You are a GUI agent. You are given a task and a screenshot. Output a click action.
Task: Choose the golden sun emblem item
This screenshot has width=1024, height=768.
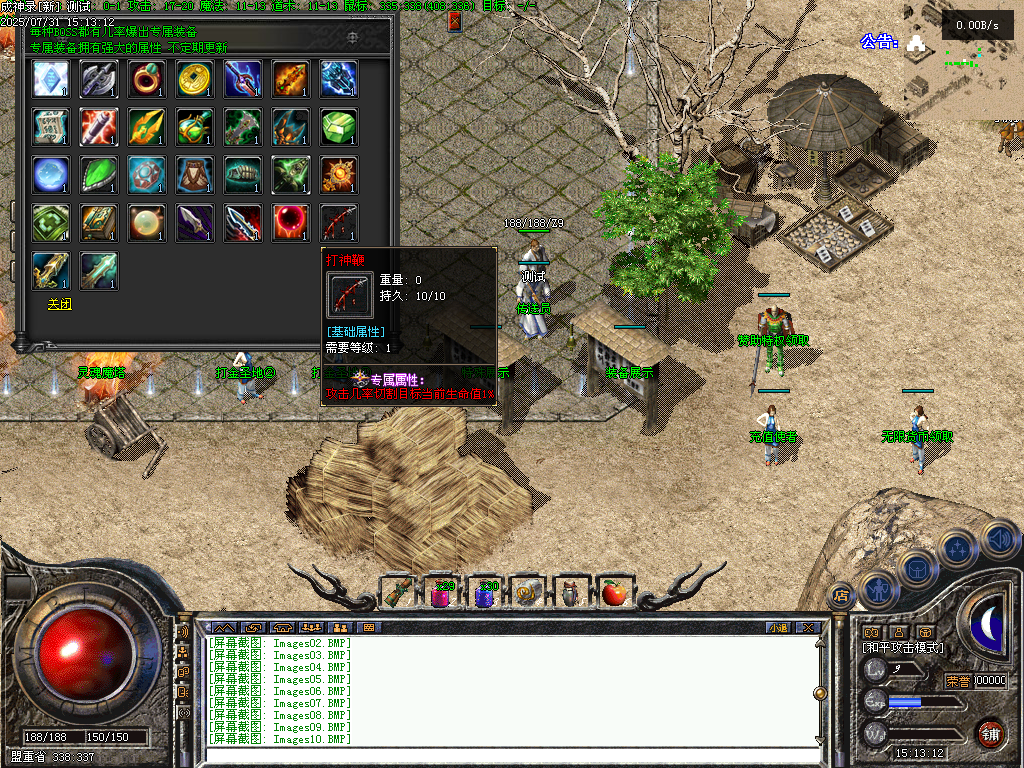click(x=339, y=175)
